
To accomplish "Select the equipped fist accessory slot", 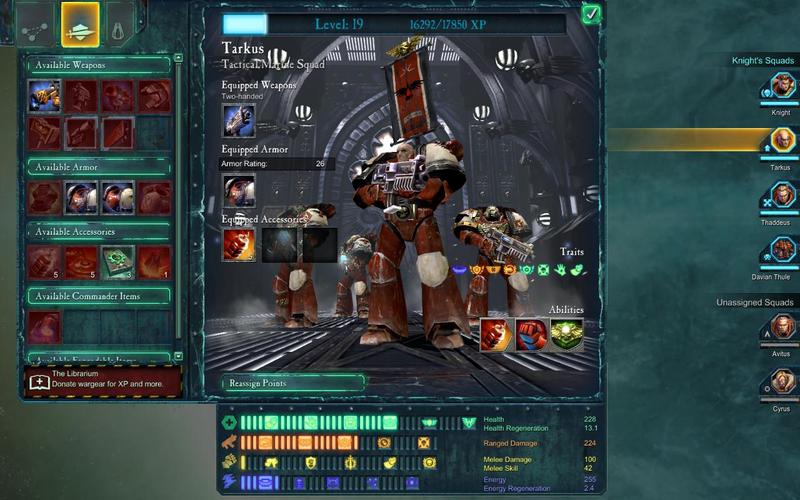I will click(239, 245).
